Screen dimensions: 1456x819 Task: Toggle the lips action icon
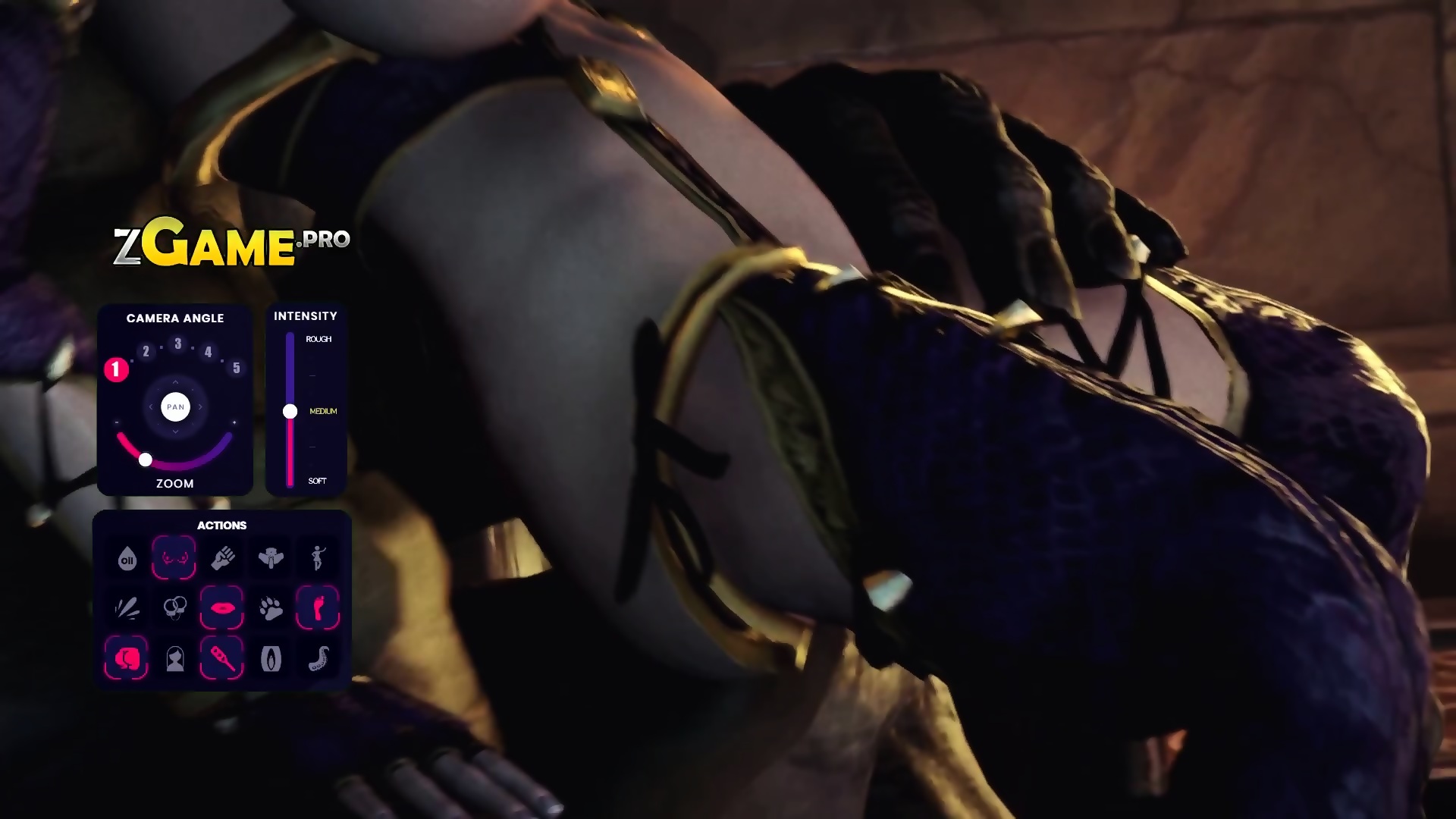tap(222, 607)
